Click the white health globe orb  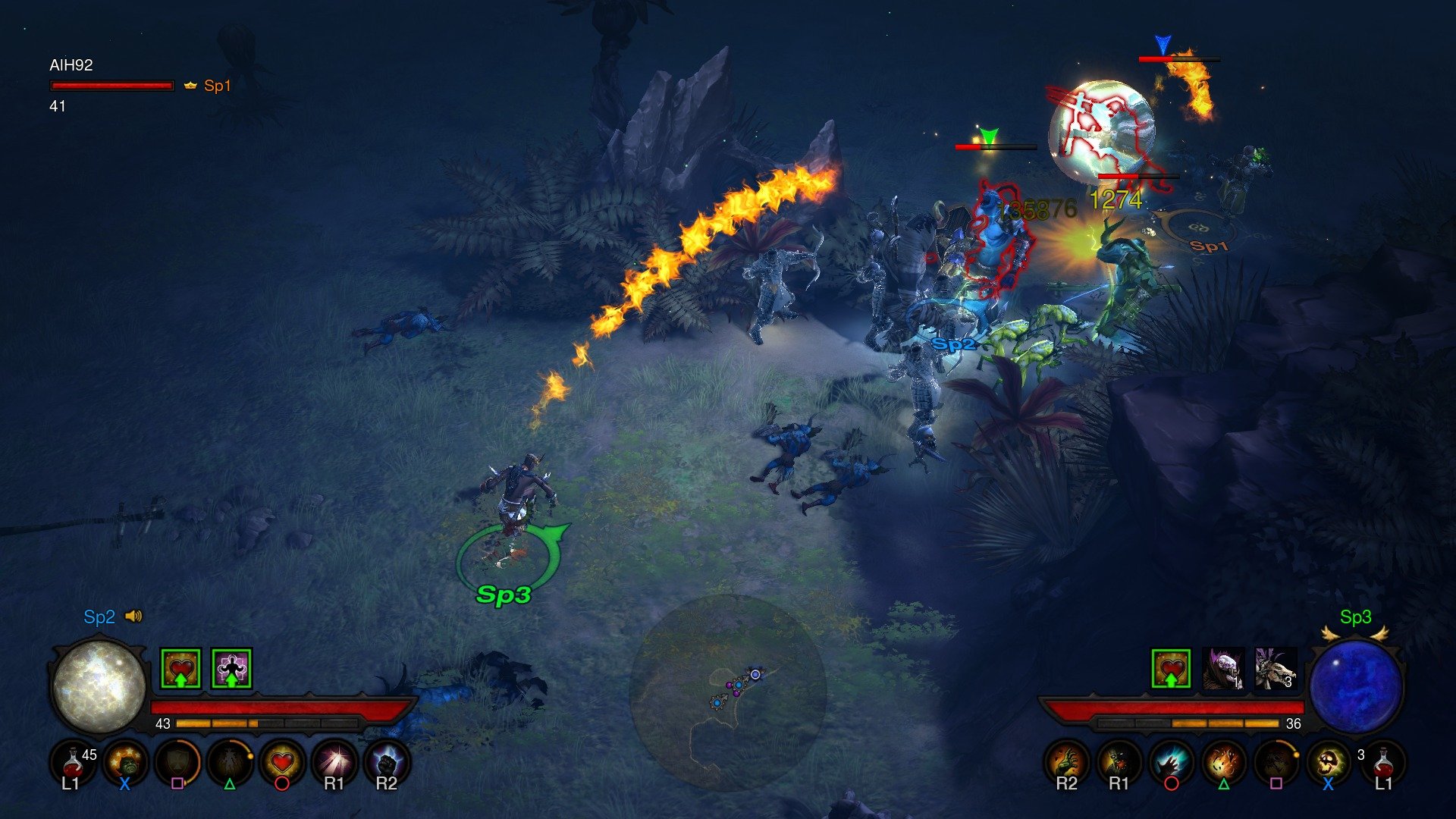pos(99,686)
